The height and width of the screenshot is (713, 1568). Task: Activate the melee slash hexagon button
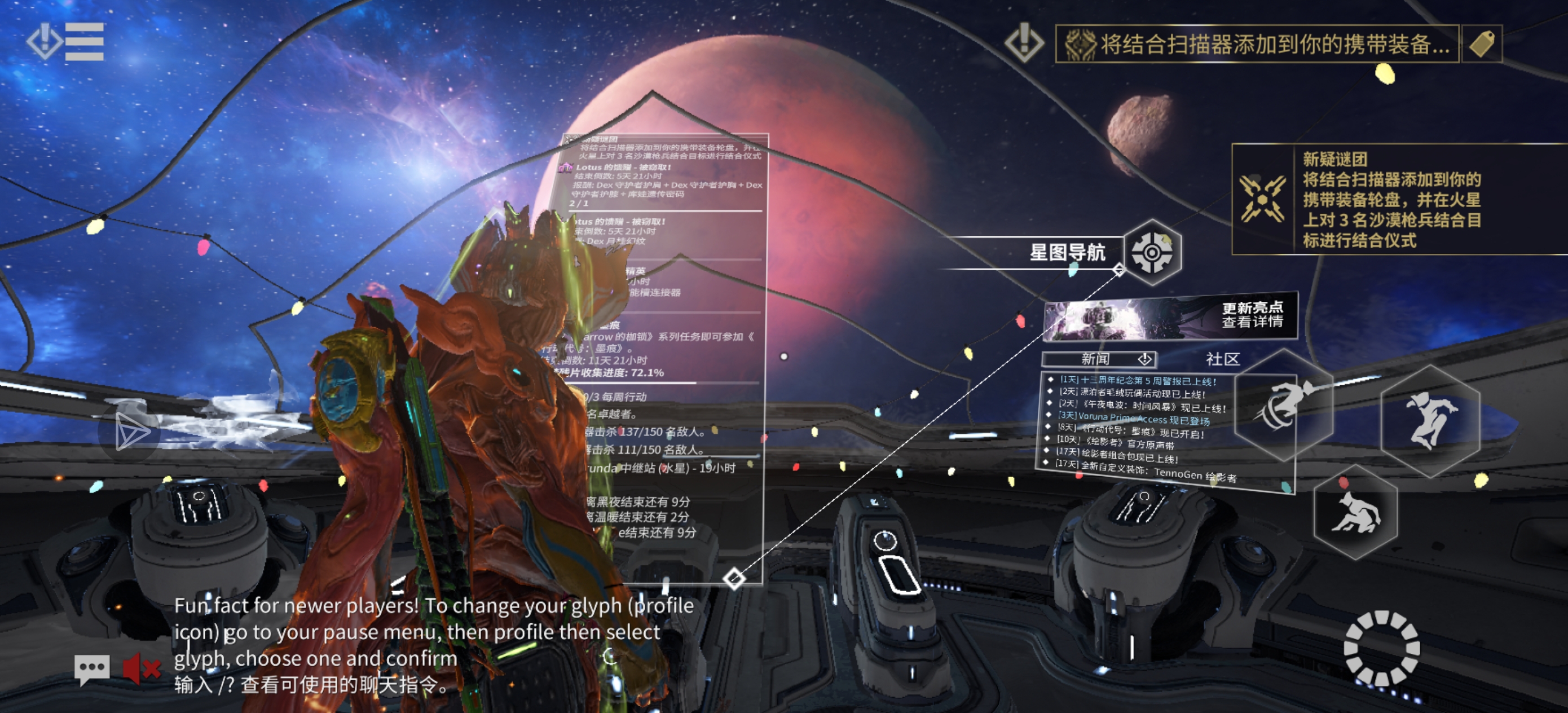(x=1284, y=405)
